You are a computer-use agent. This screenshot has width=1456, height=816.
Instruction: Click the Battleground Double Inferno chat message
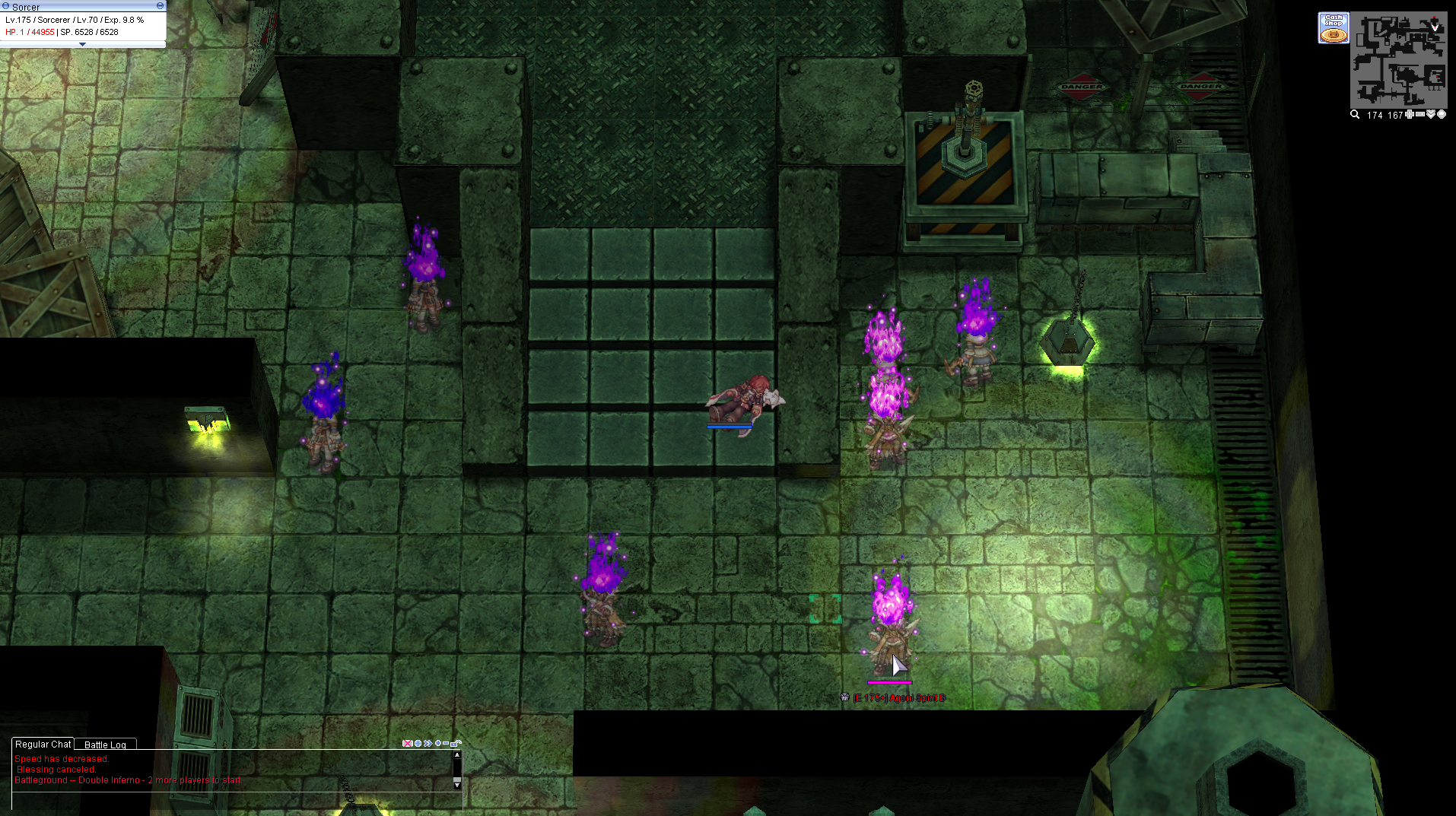[127, 779]
